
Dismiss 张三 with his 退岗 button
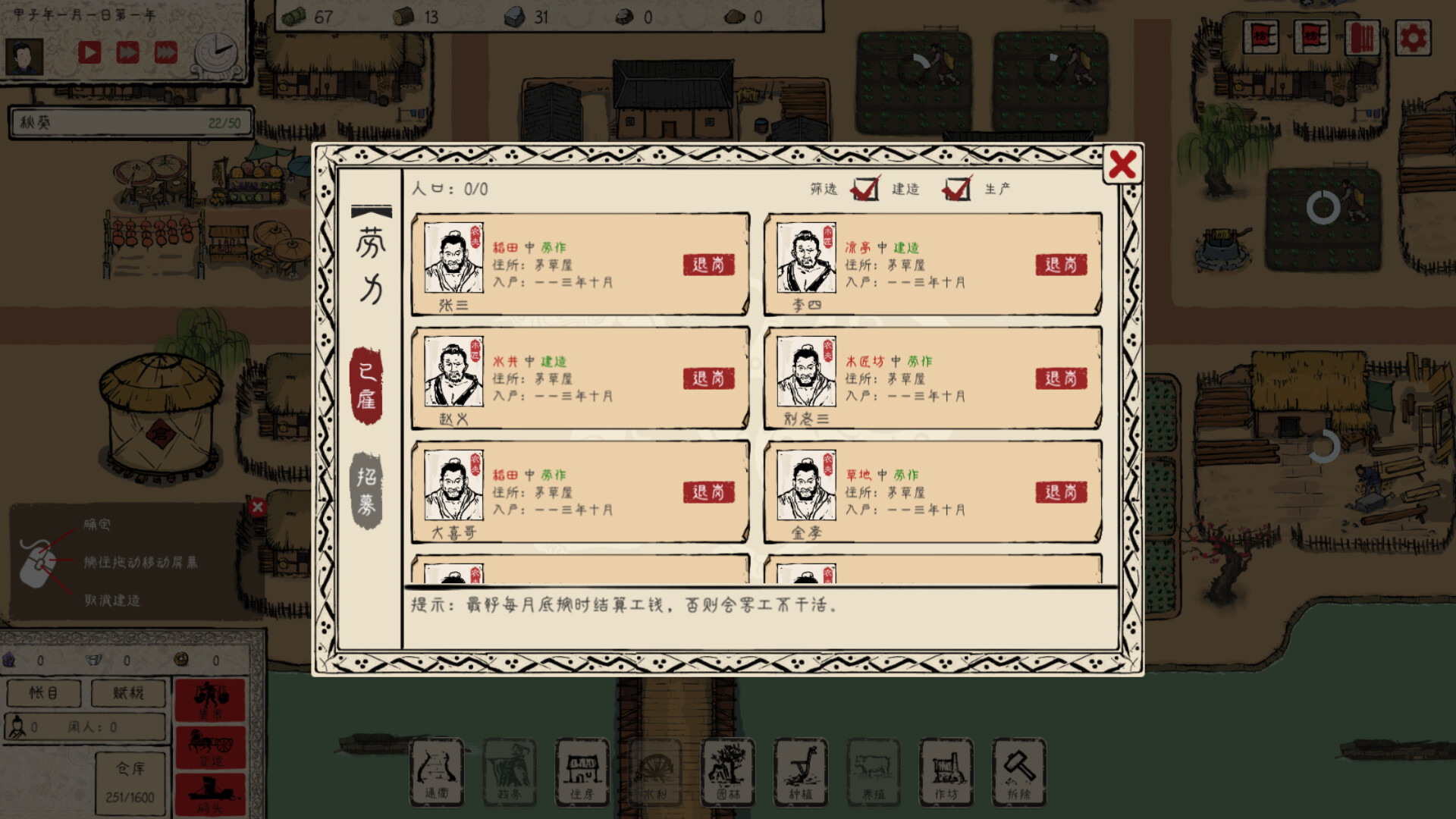click(708, 265)
